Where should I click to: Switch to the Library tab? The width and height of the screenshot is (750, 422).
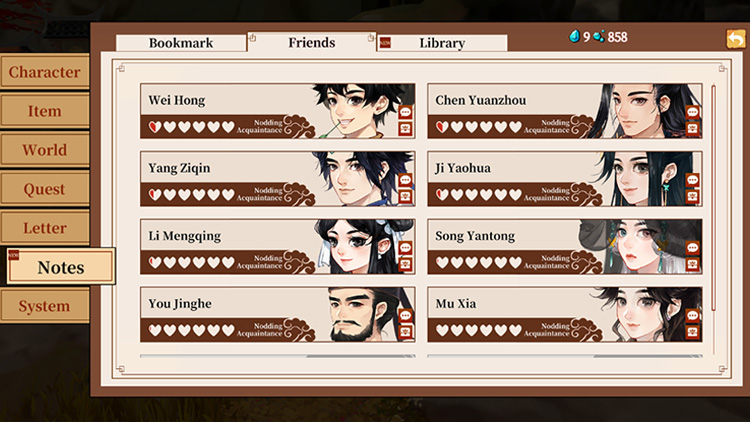[x=441, y=43]
